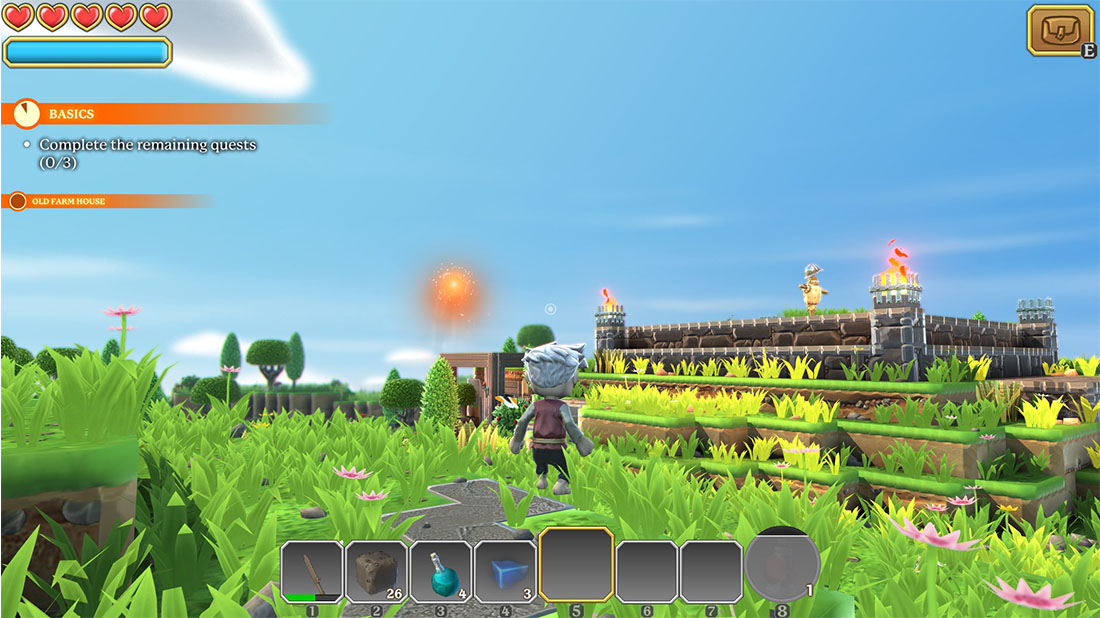Choose the stone block stack of 26
The height and width of the screenshot is (618, 1100).
376,571
